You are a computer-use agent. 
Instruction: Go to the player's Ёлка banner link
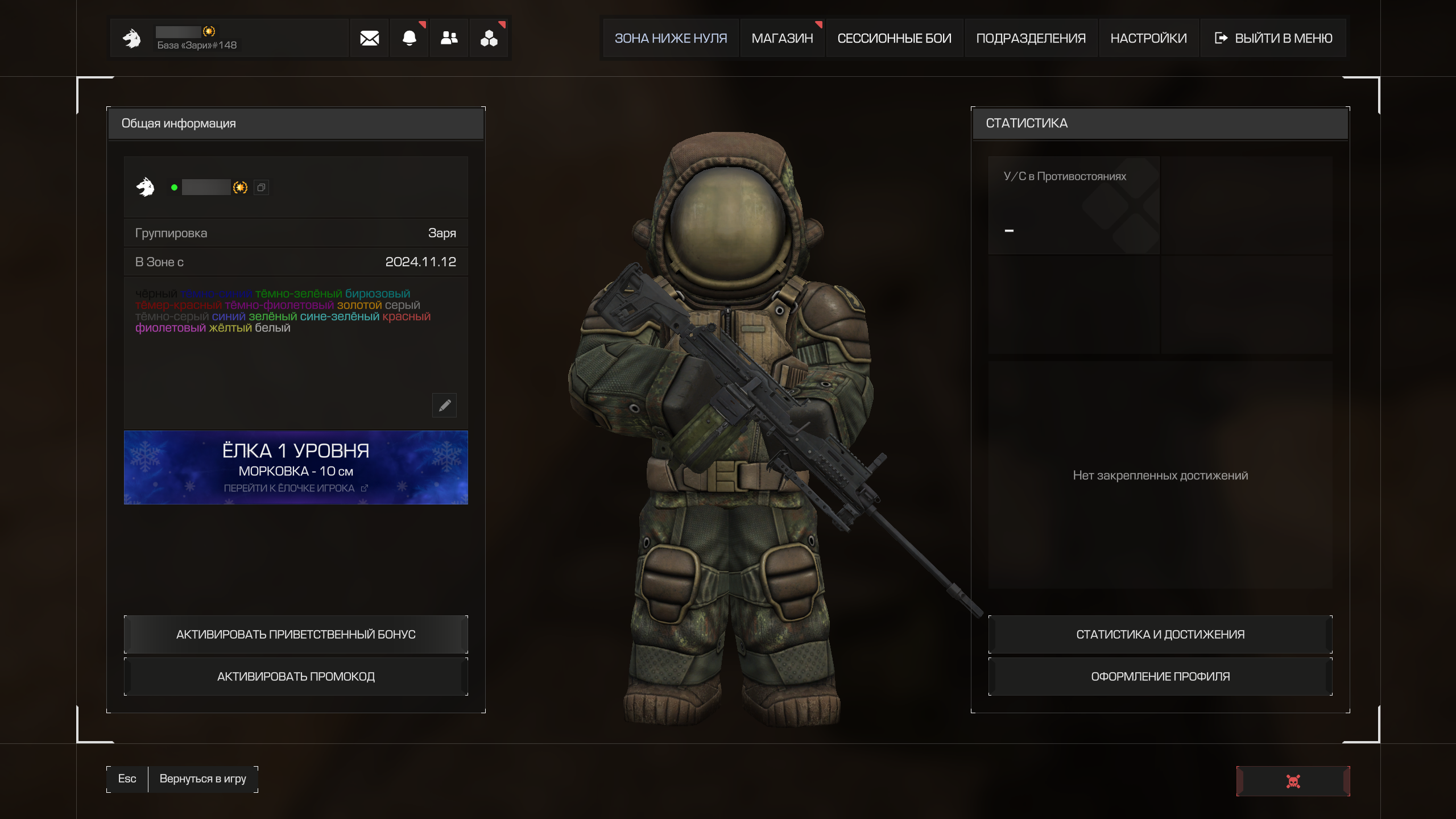[296, 488]
